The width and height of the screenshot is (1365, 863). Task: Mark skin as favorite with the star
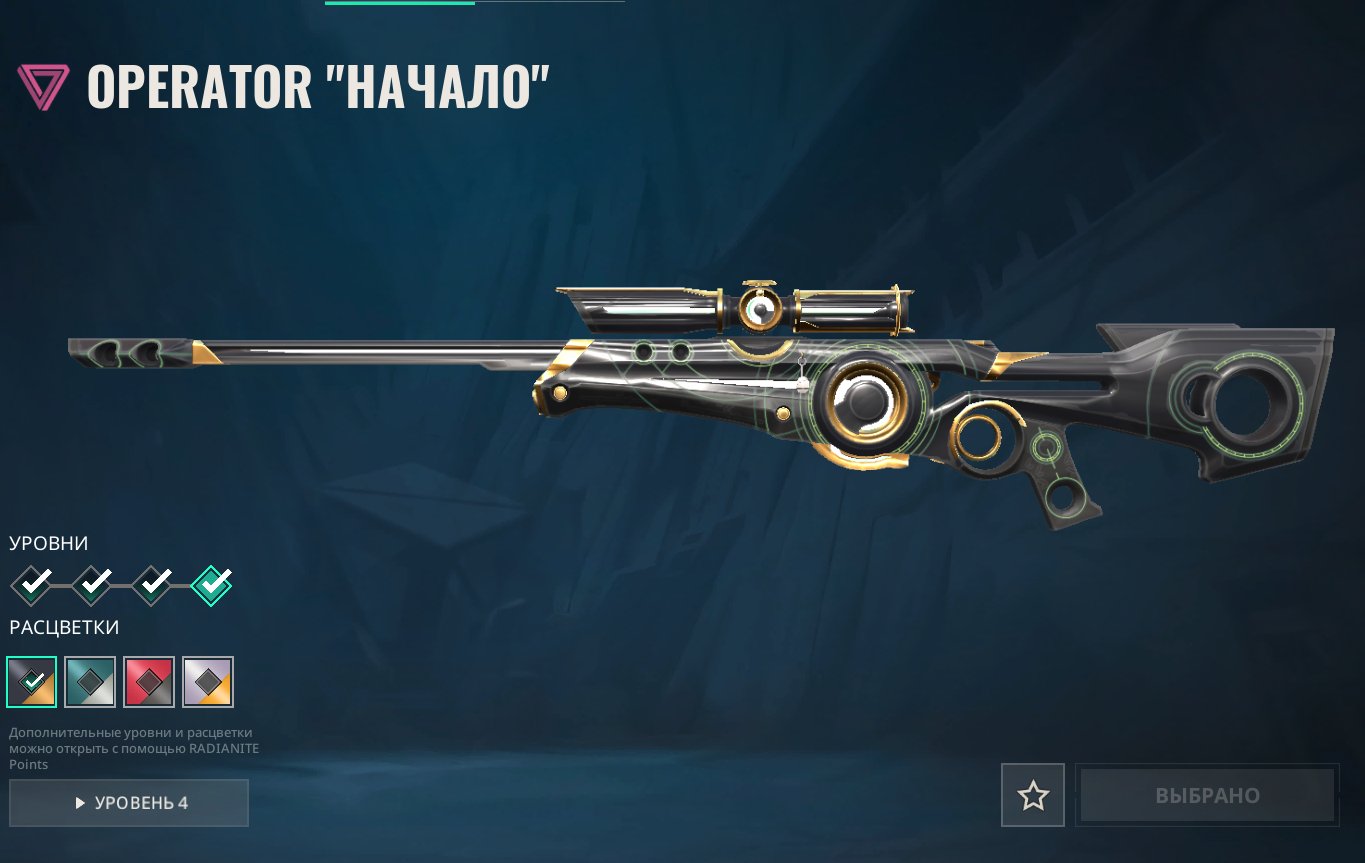click(1033, 796)
